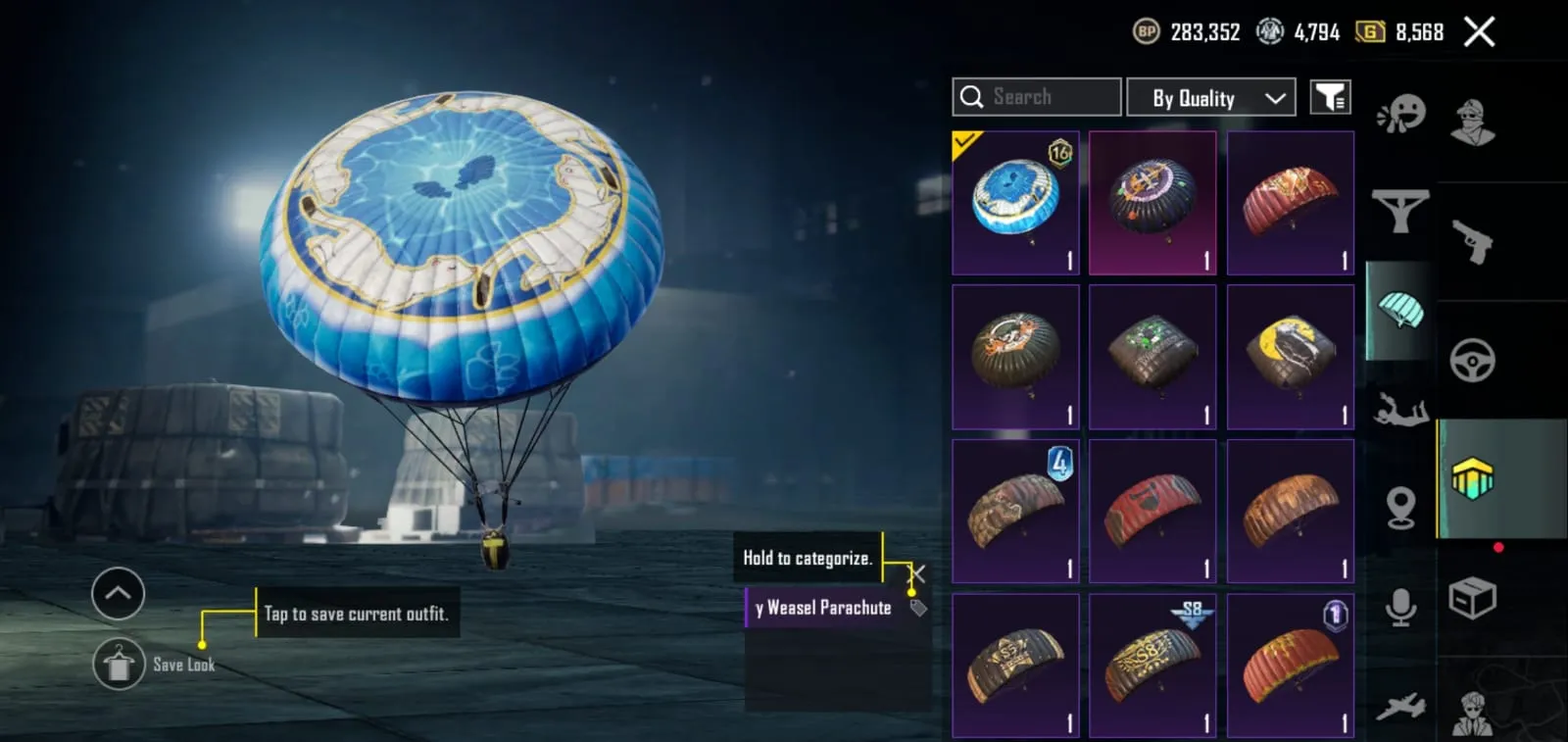Expand the up arrow above Save Look

pos(119,594)
